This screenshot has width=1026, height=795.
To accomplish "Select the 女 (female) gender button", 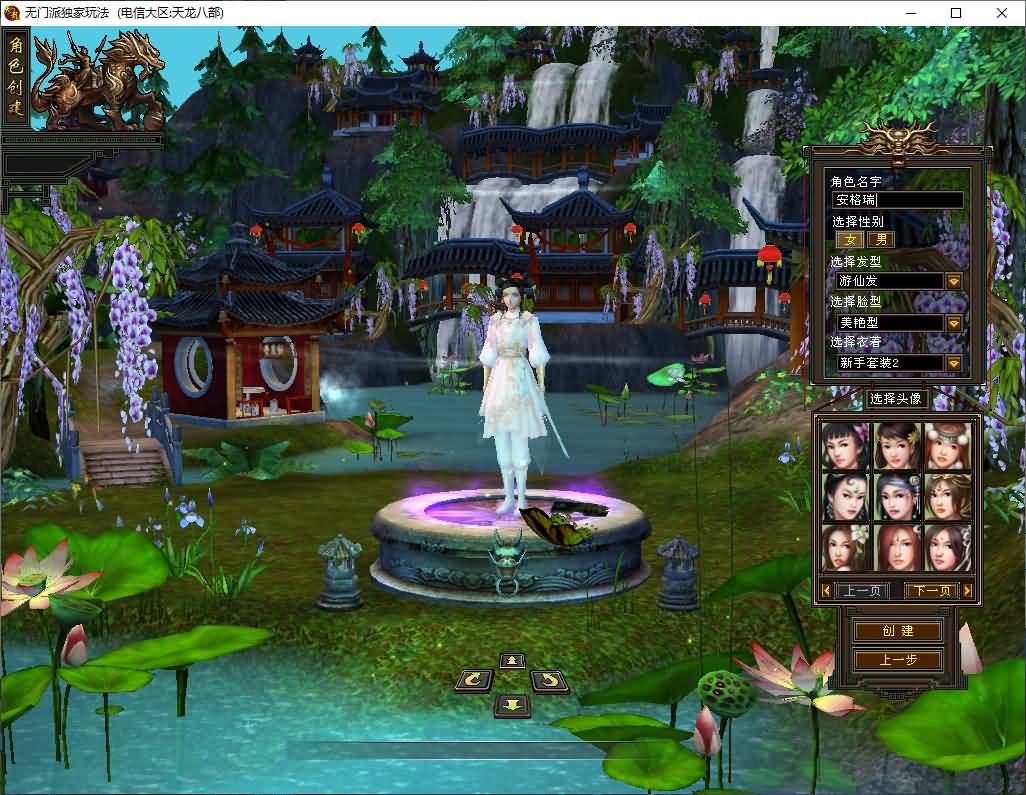I will (851, 240).
